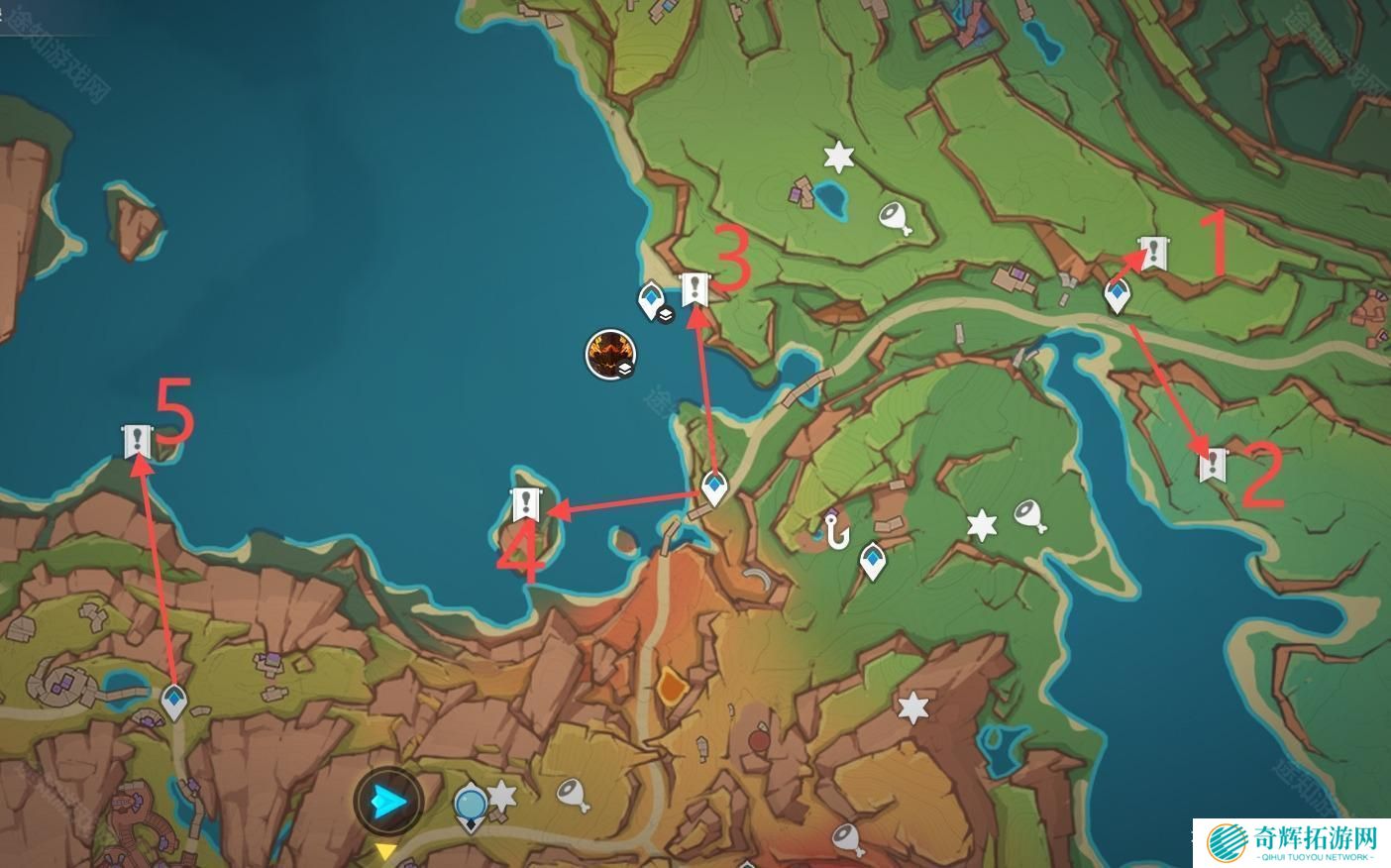Pick the teleport waypoint directly left of banner 3
The height and width of the screenshot is (868, 1391).
click(x=651, y=298)
